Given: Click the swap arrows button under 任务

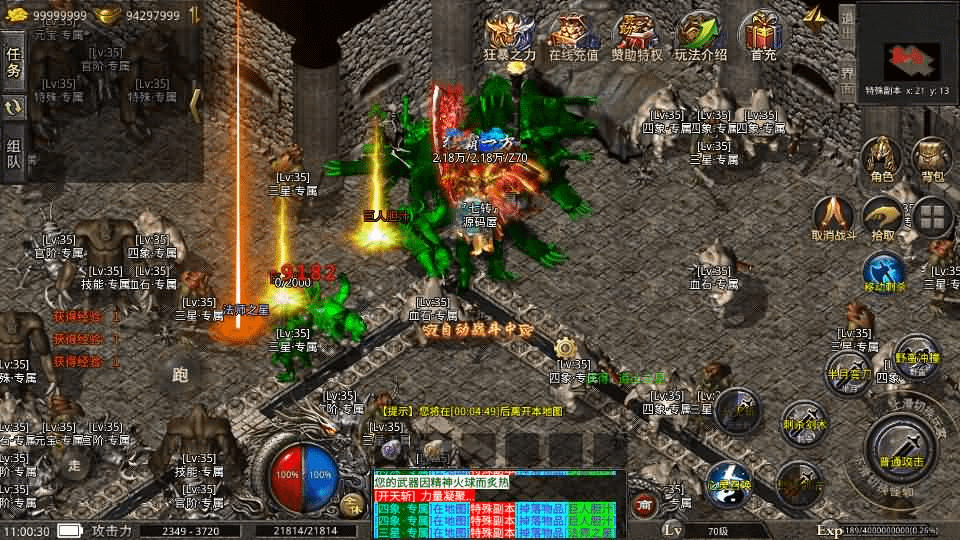Looking at the screenshot, I should pos(14,107).
